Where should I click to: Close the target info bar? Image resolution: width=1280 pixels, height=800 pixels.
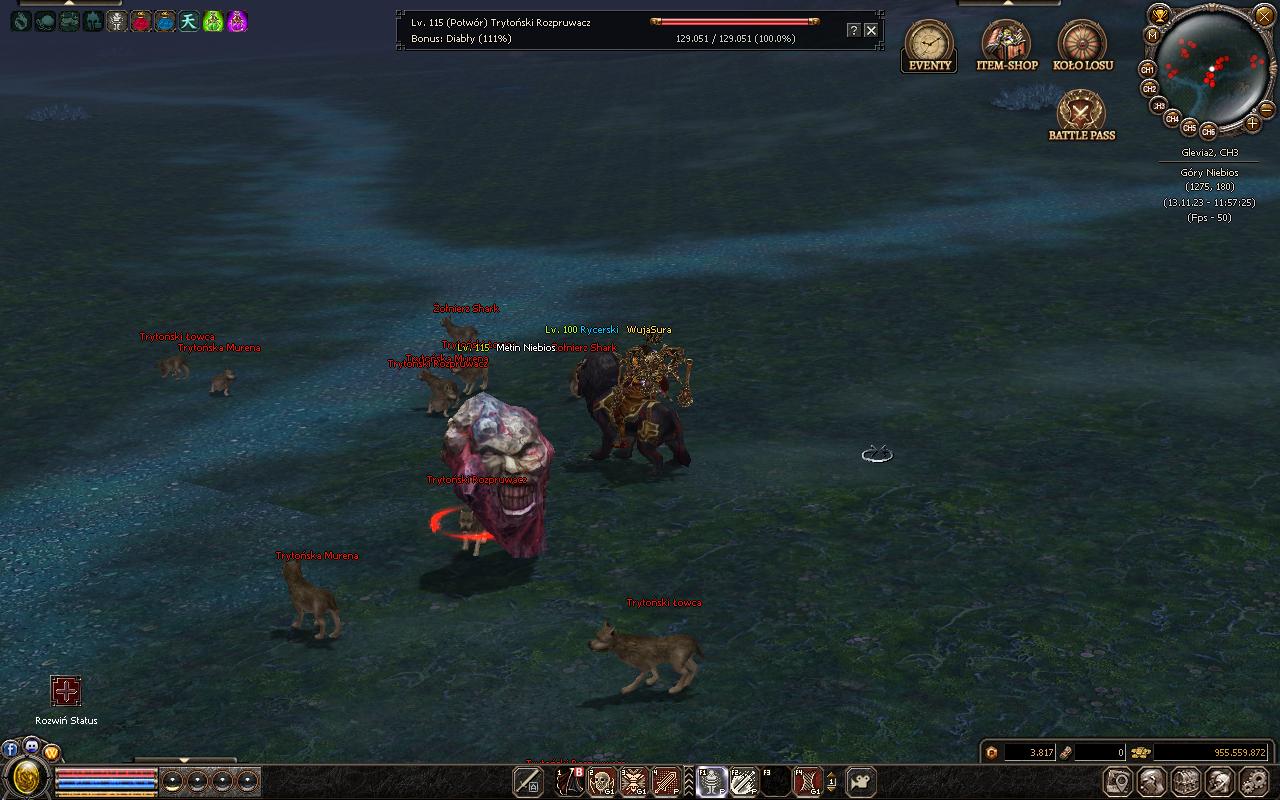871,30
